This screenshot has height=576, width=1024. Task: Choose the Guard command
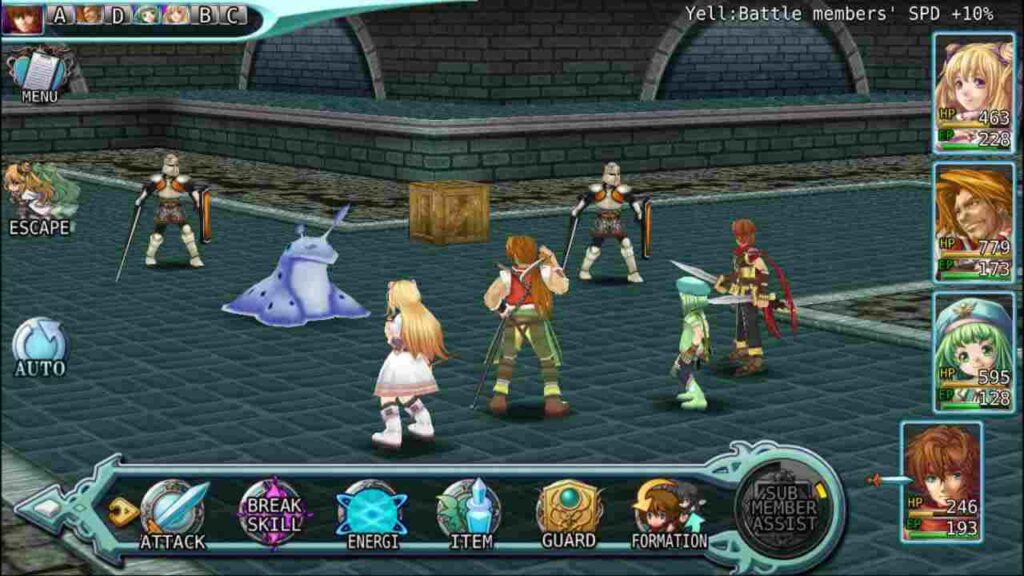[569, 513]
